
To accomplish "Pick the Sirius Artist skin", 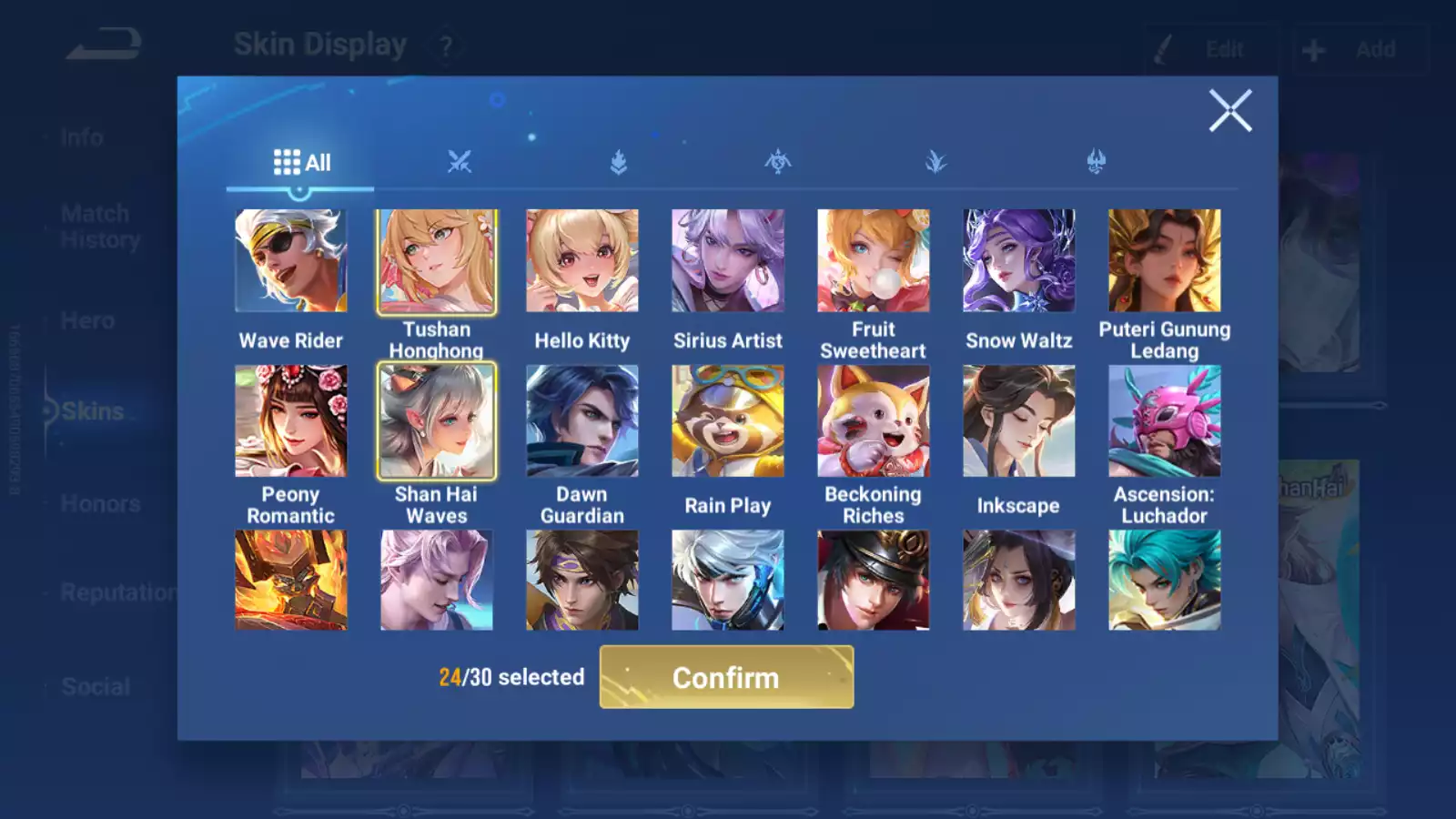I will point(728,261).
